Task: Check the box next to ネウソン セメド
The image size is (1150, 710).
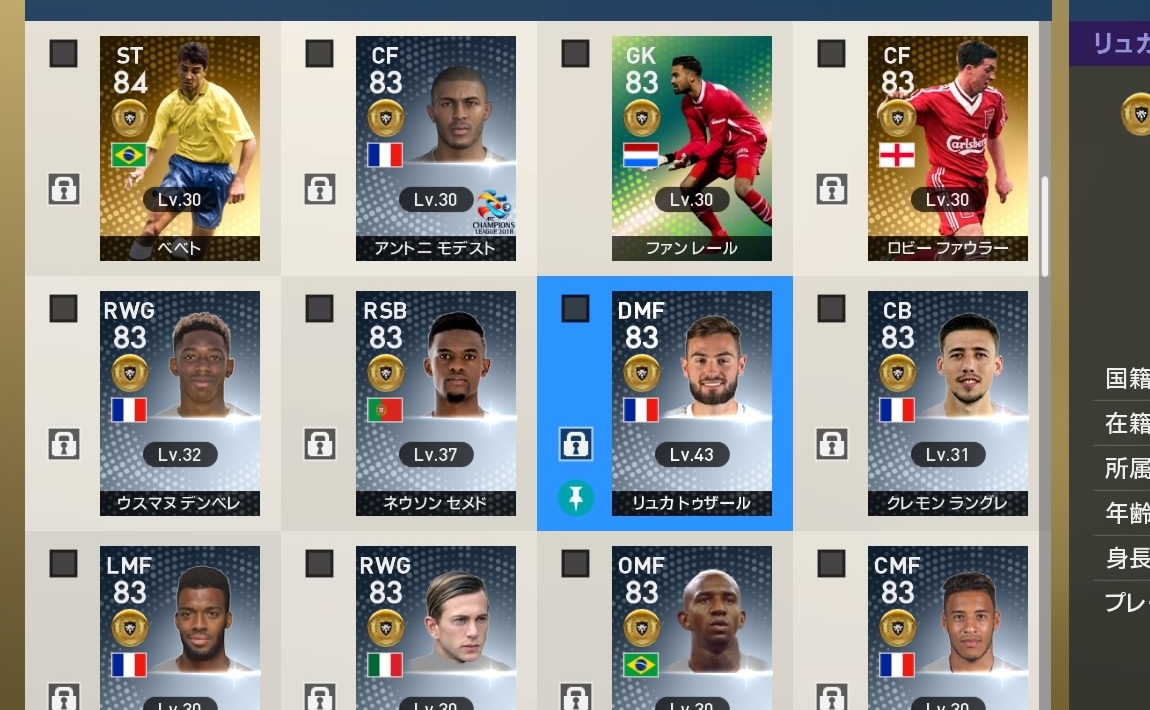Action: point(319,309)
